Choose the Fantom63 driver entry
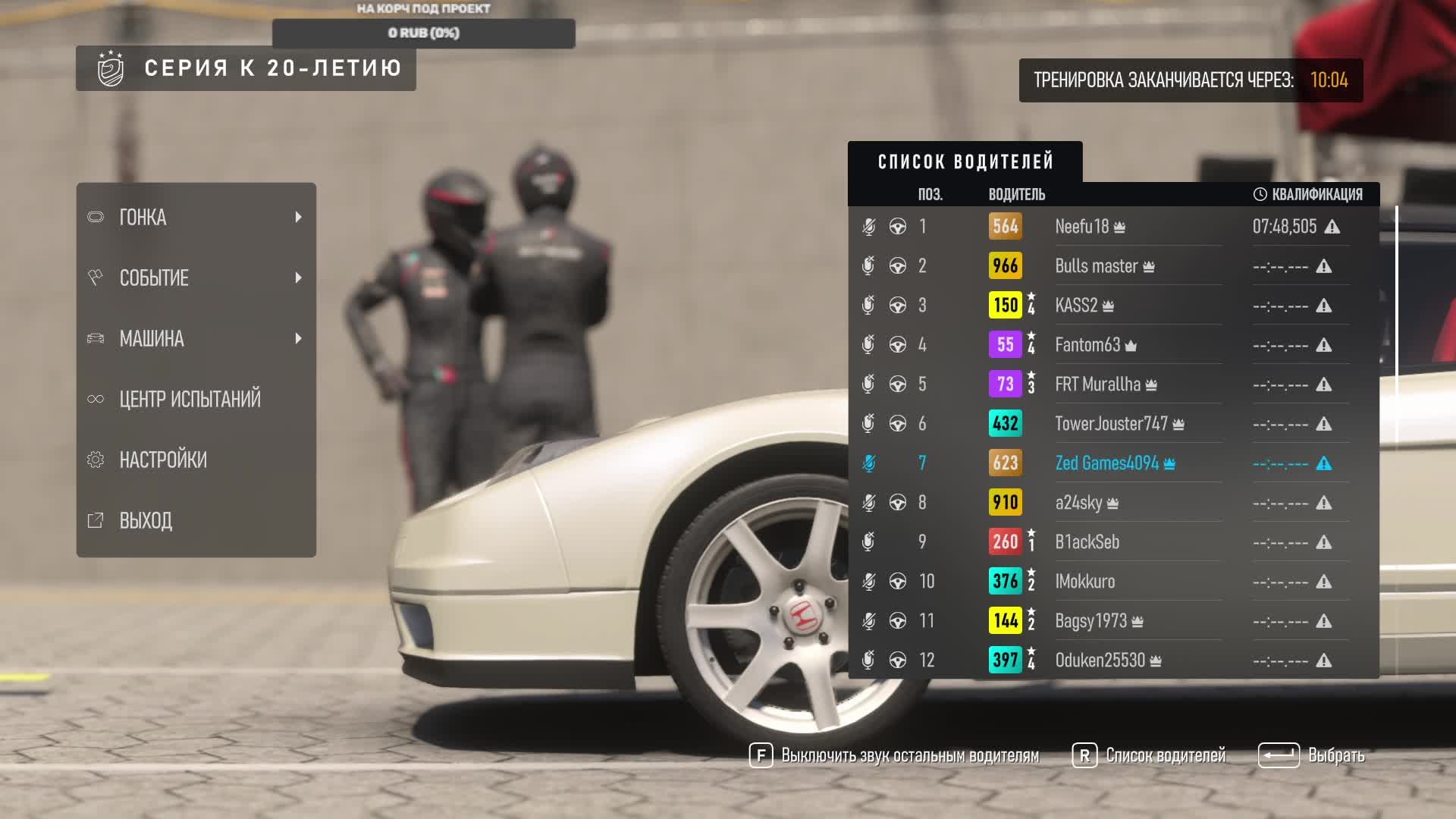This screenshot has height=819, width=1456. click(x=1087, y=345)
